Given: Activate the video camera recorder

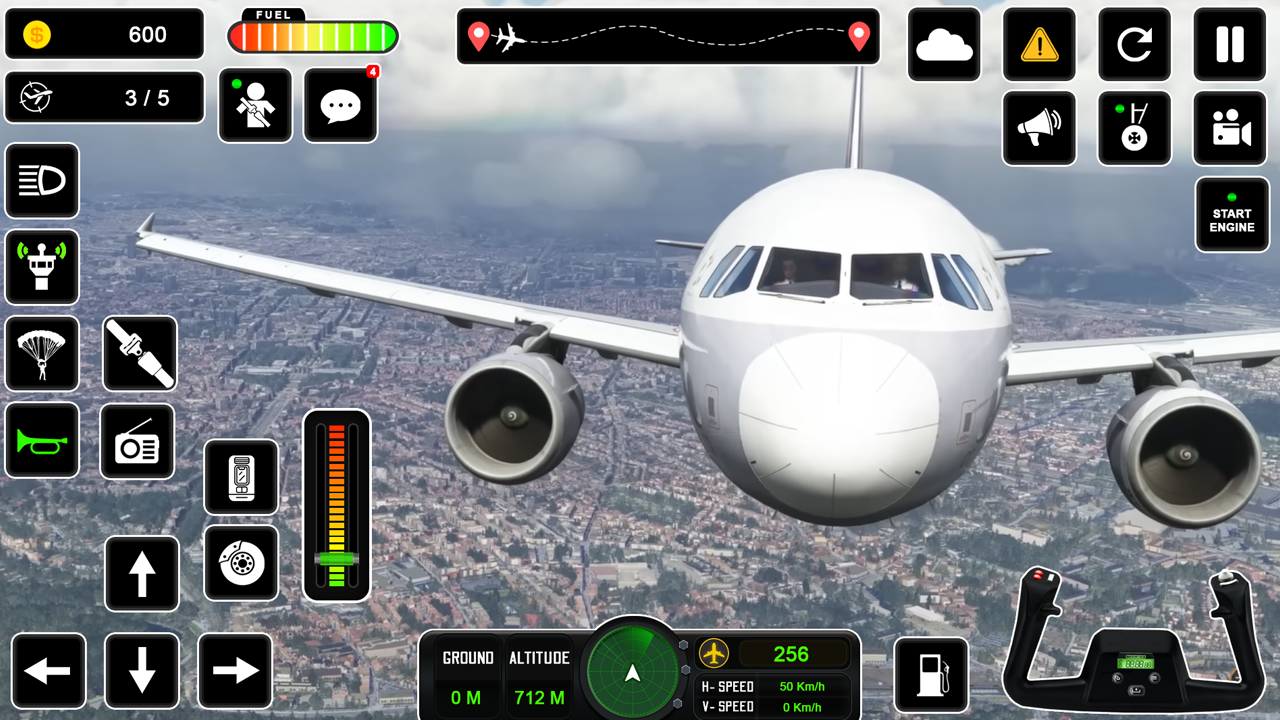Looking at the screenshot, I should point(1230,128).
